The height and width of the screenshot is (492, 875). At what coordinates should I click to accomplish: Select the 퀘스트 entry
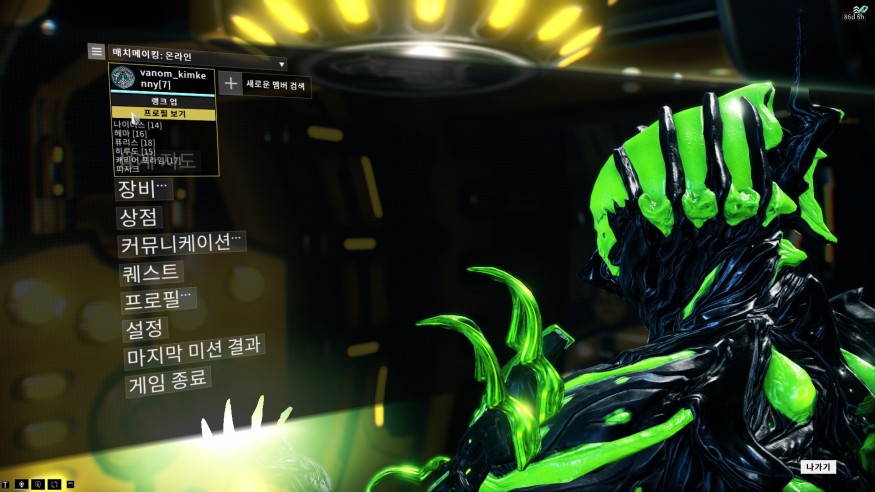pyautogui.click(x=152, y=272)
